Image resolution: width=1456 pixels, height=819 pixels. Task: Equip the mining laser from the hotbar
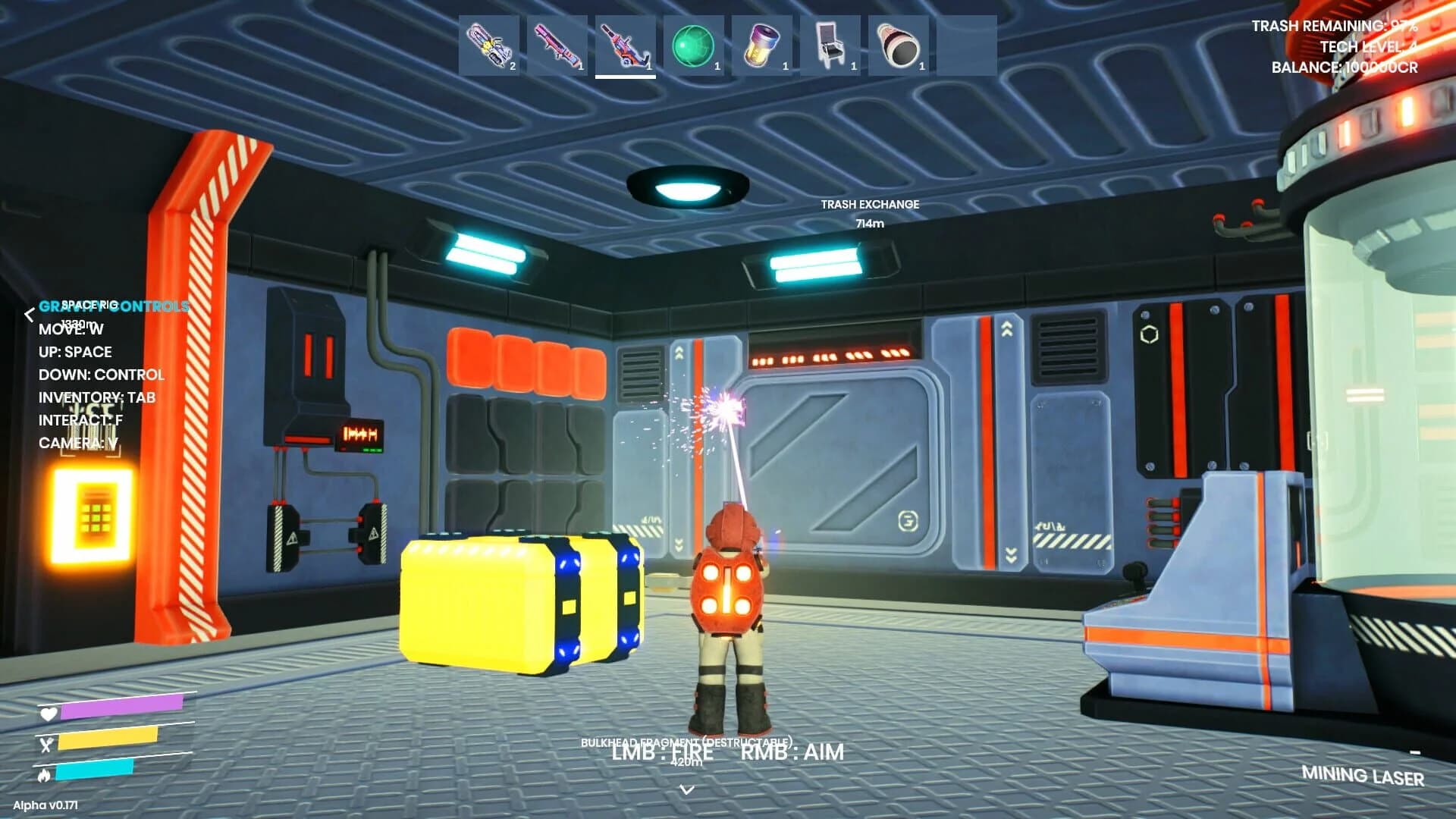pos(625,47)
